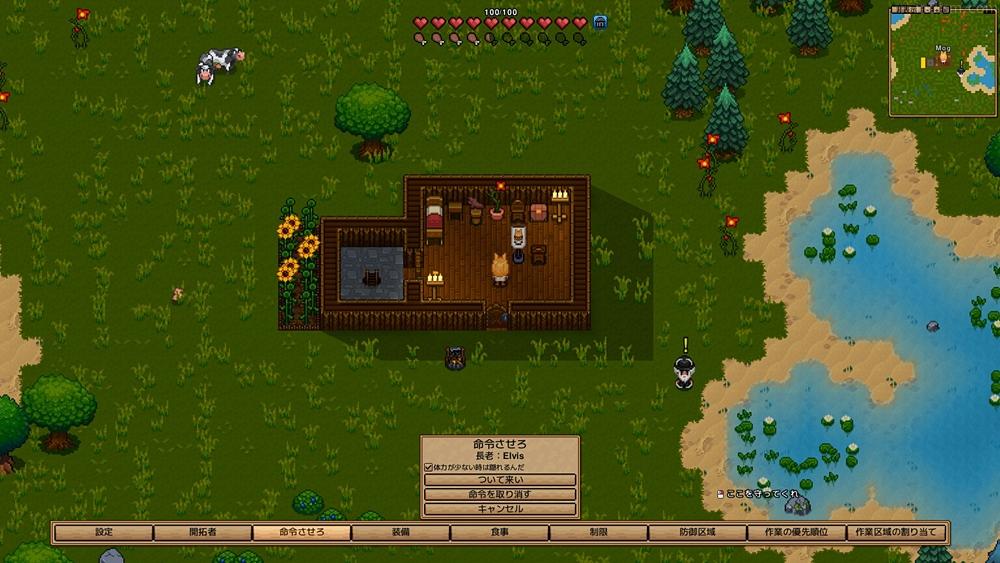Open the 防御区域 defense zone option
The width and height of the screenshot is (1000, 563).
click(698, 532)
